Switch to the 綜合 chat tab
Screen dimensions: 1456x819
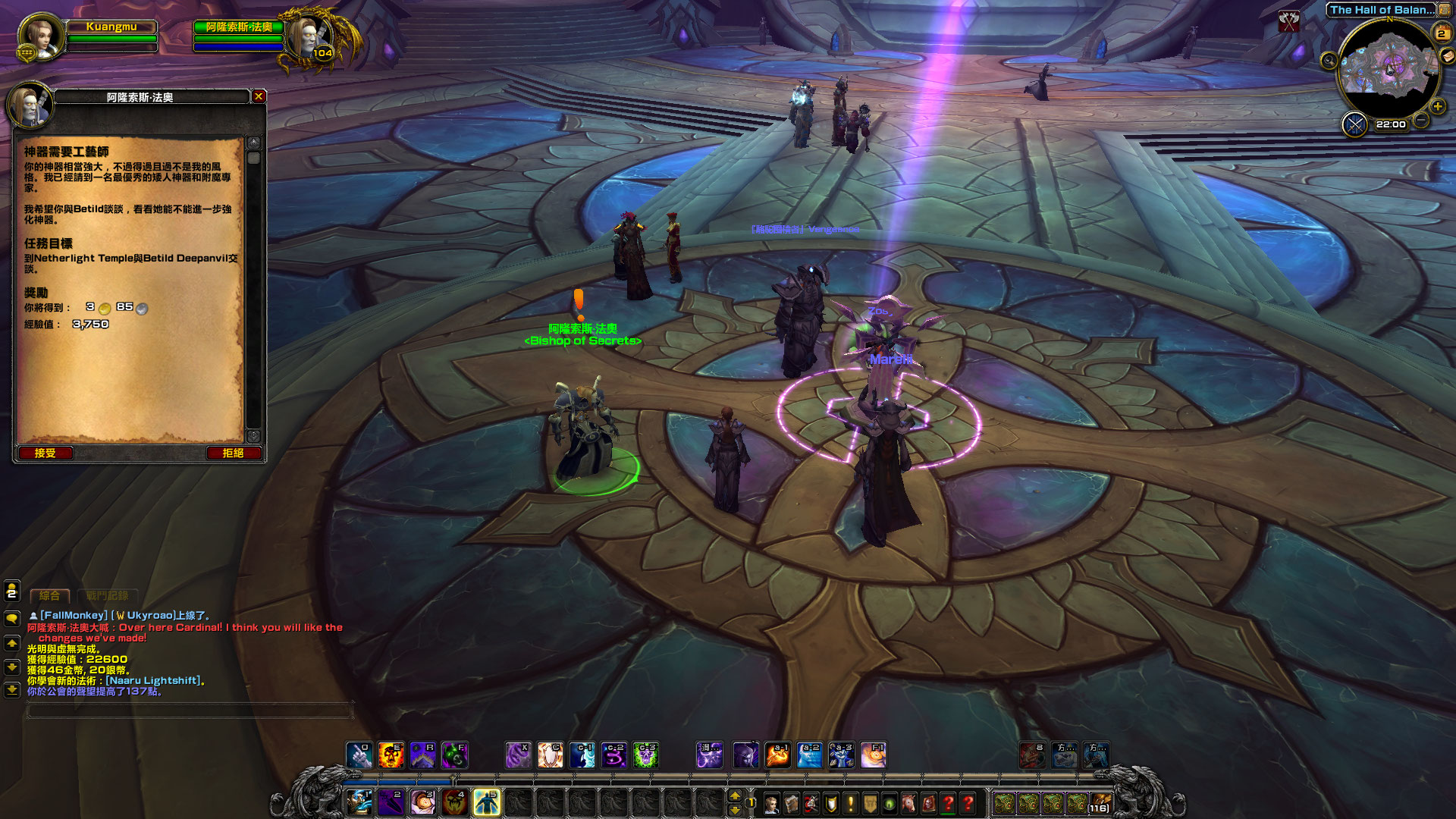49,596
